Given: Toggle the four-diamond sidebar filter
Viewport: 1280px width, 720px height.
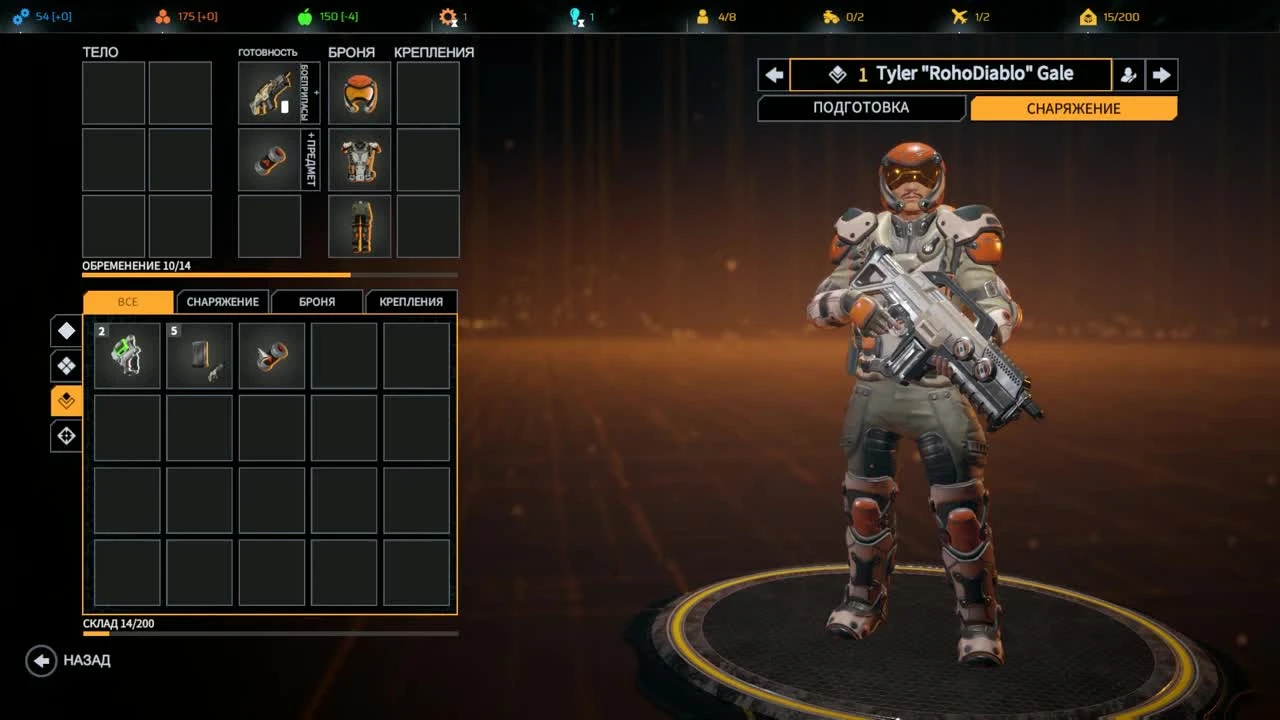Looking at the screenshot, I should (65, 365).
